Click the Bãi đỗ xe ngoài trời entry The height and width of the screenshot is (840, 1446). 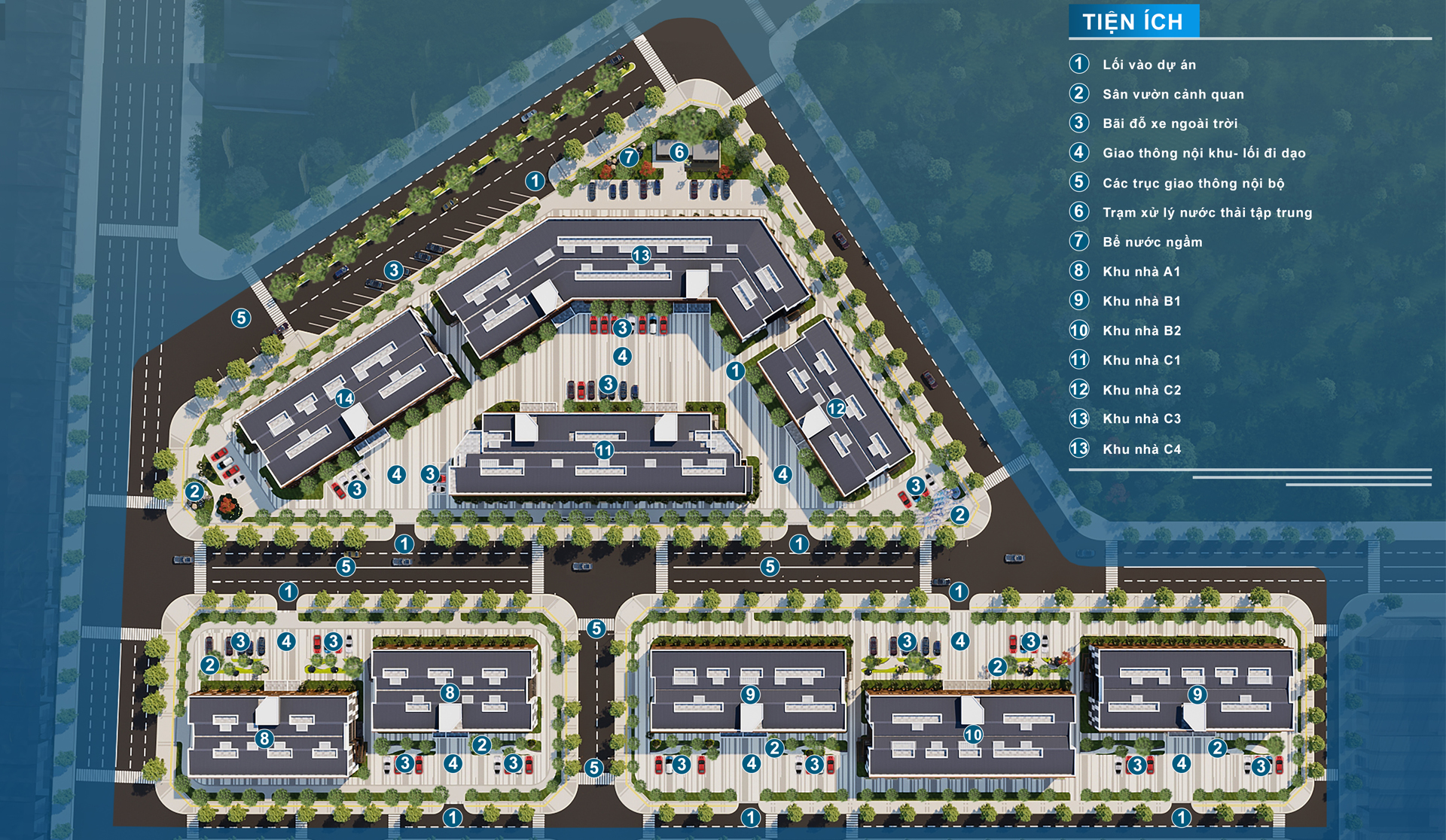click(x=1170, y=123)
